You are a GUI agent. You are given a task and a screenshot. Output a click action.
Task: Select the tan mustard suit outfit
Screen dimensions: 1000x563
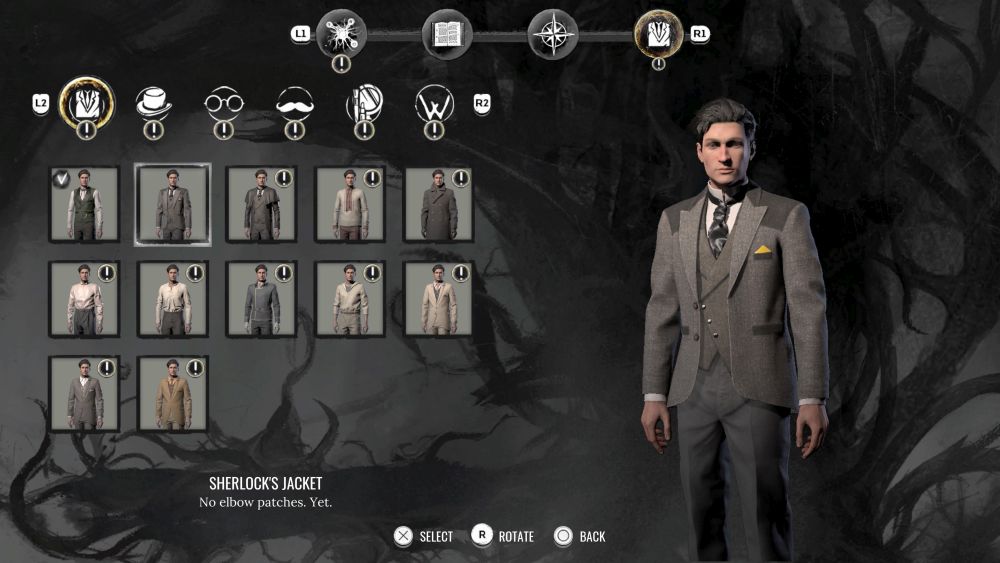pyautogui.click(x=173, y=393)
